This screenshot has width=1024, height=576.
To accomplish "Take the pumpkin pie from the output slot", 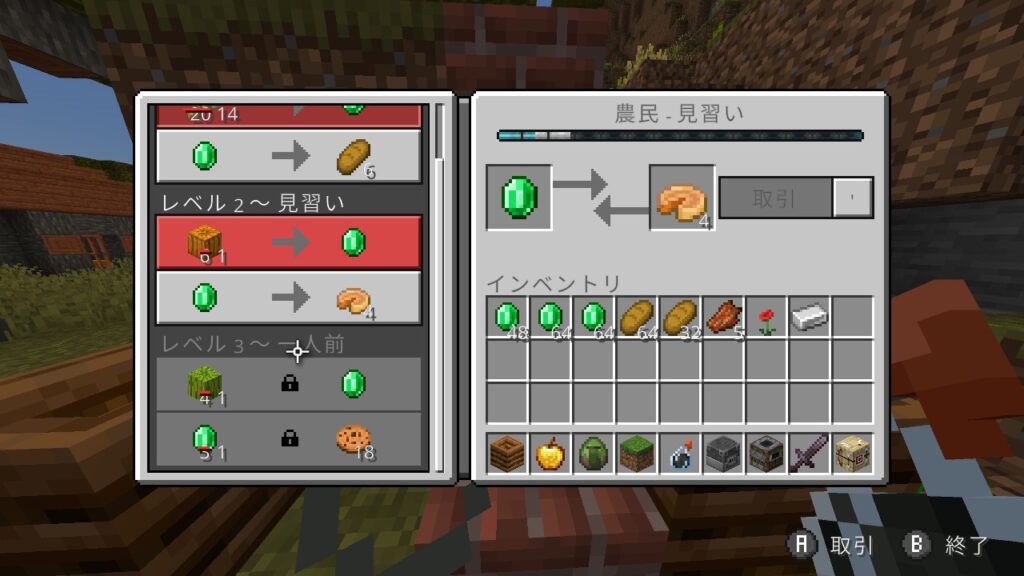I will [682, 198].
